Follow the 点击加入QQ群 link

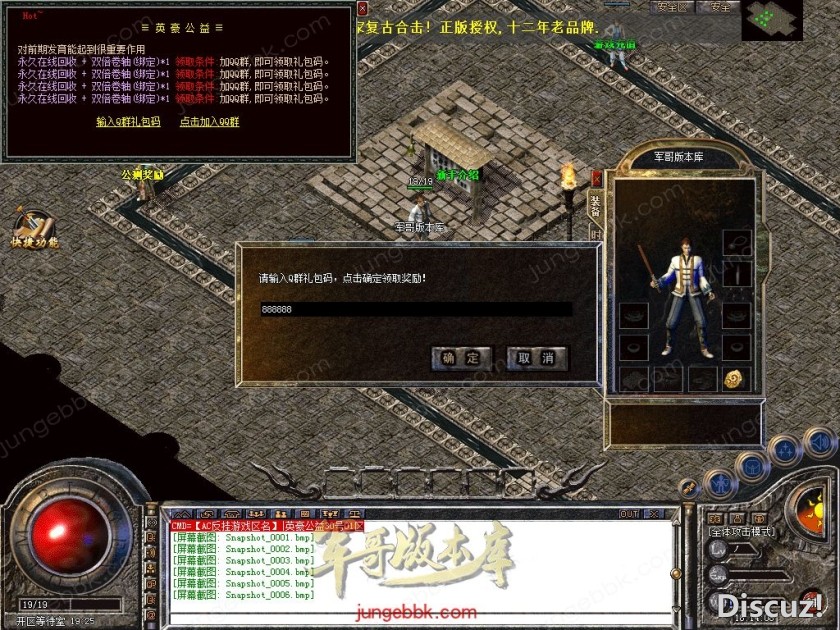click(209, 122)
